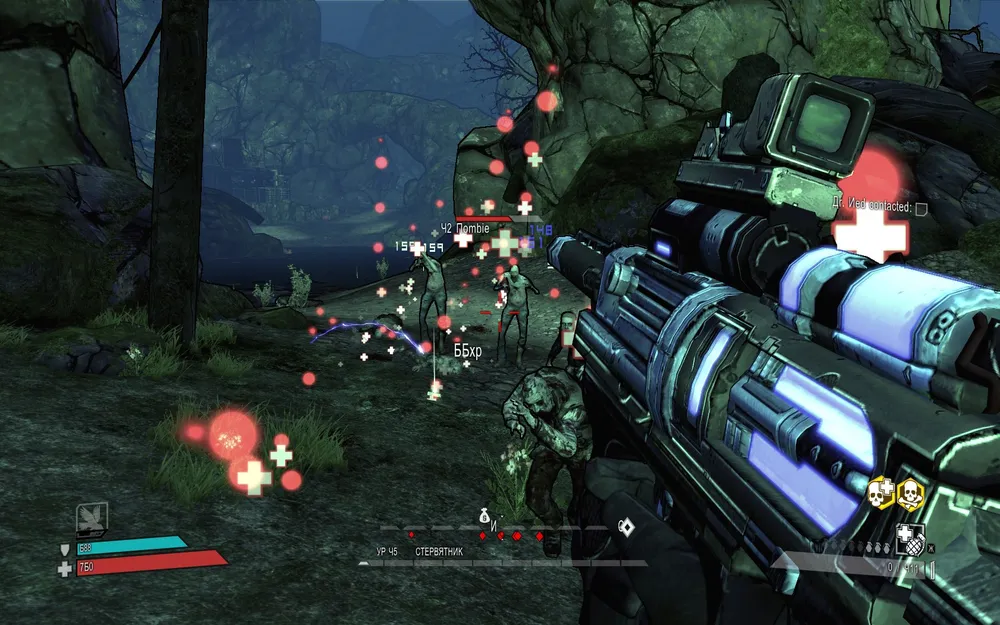1000x625 pixels.
Task: Select the white diamond waypoint on compass
Action: click(x=626, y=526)
